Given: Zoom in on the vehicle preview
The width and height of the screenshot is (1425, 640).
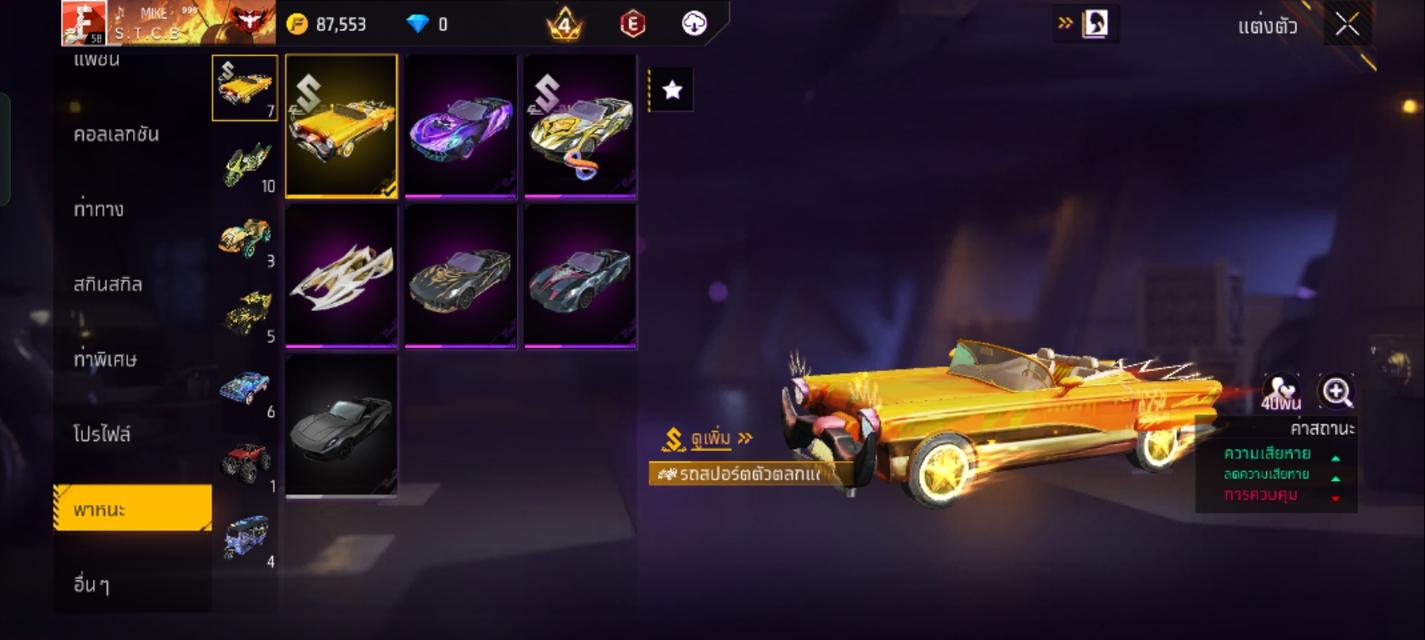Looking at the screenshot, I should pos(1337,392).
